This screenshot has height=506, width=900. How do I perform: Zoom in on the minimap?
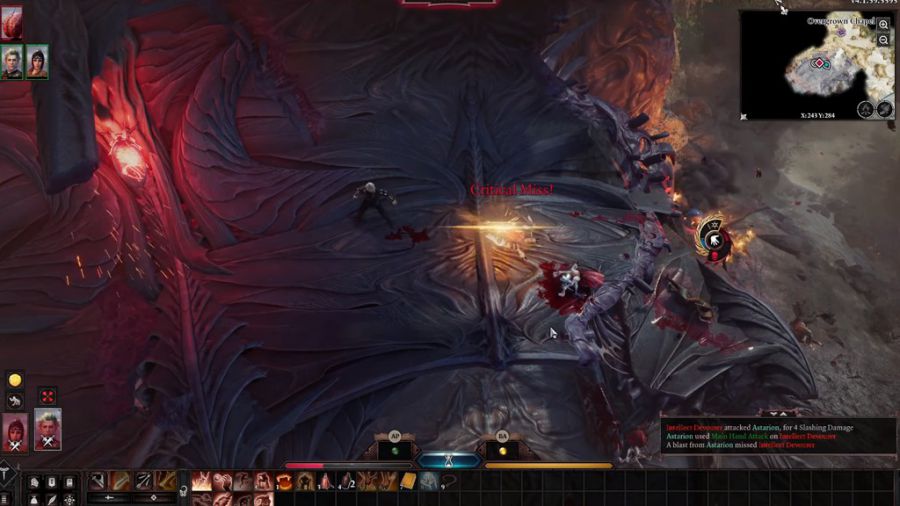coord(884,25)
